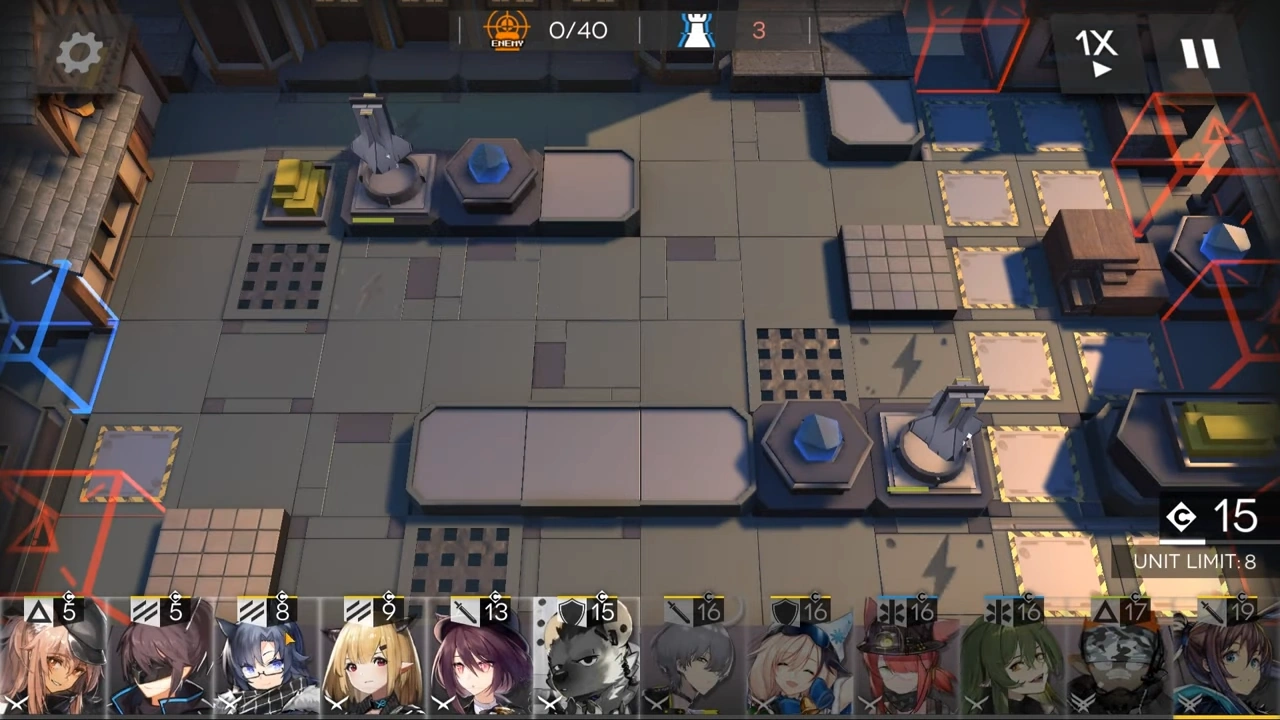Image resolution: width=1280 pixels, height=720 pixels.
Task: Click the vanguard triangle icon on the 17-cost operator
Action: click(1104, 611)
